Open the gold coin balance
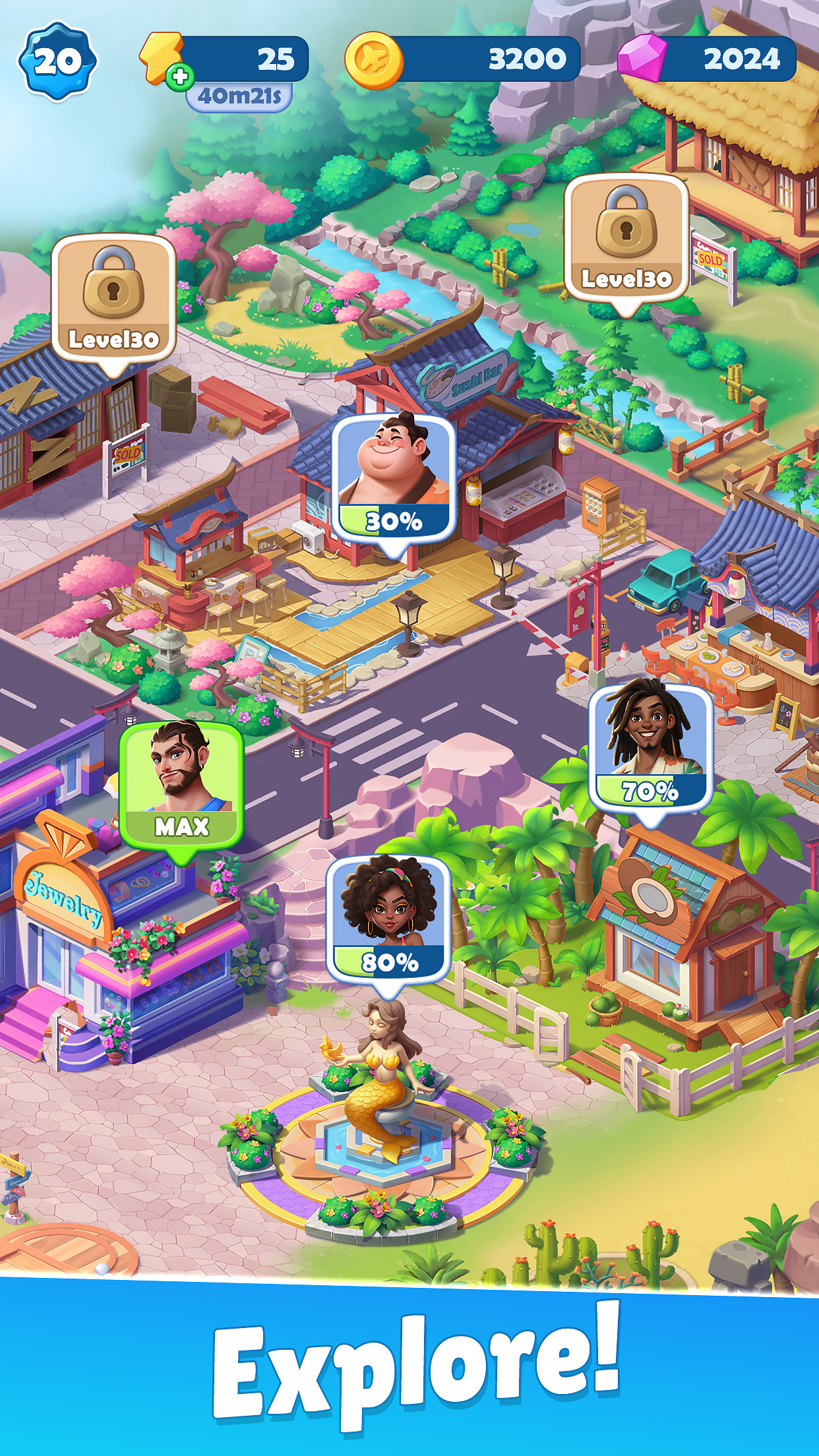The height and width of the screenshot is (1456, 819). [462, 59]
